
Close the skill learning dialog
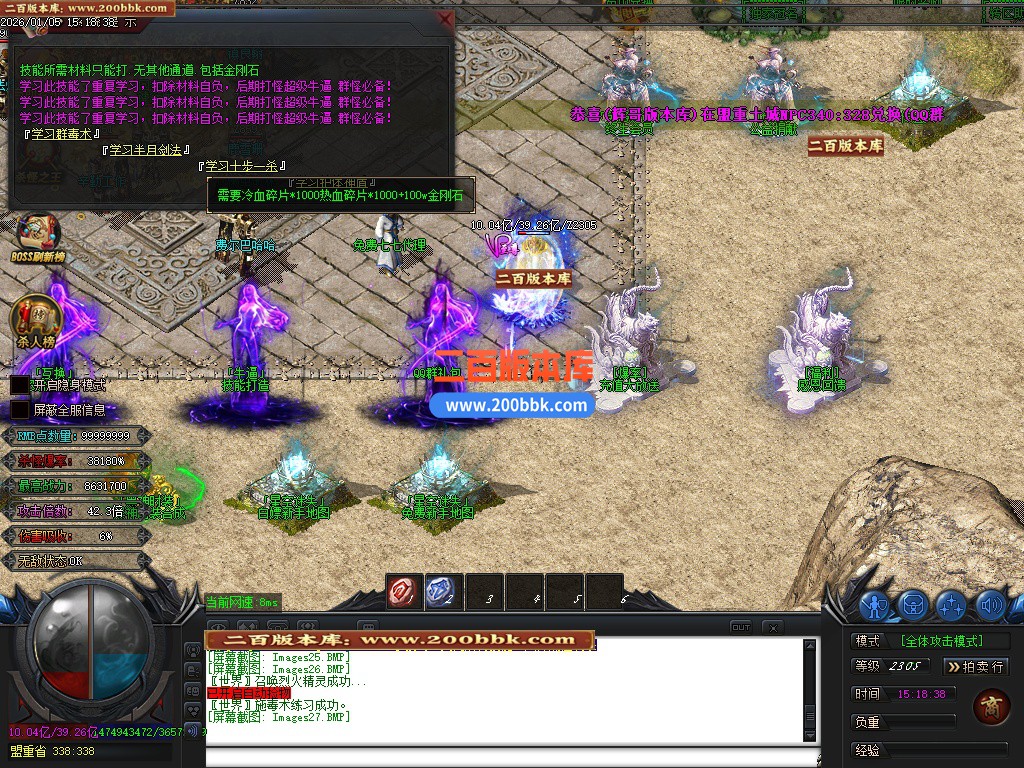pos(445,19)
